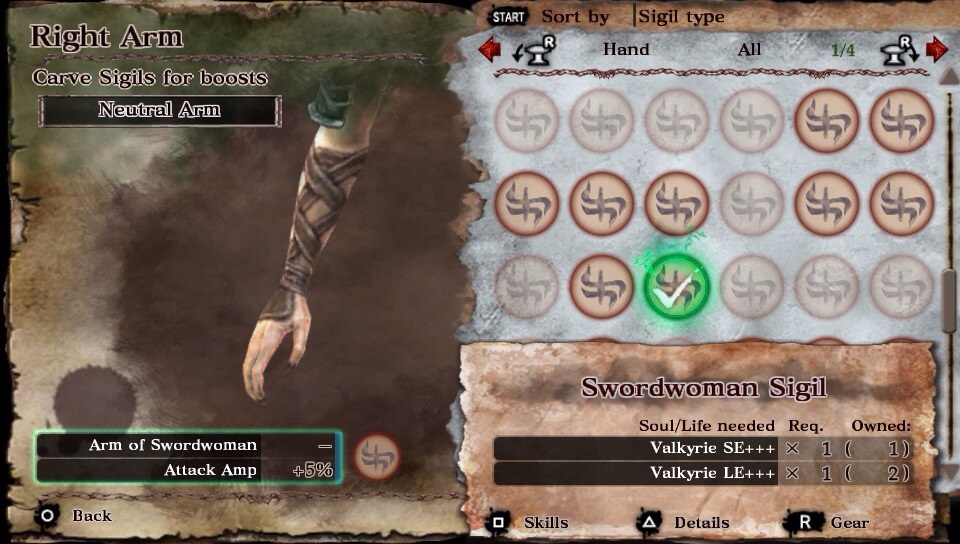Select the All filter option
The image size is (960, 544).
(x=749, y=49)
